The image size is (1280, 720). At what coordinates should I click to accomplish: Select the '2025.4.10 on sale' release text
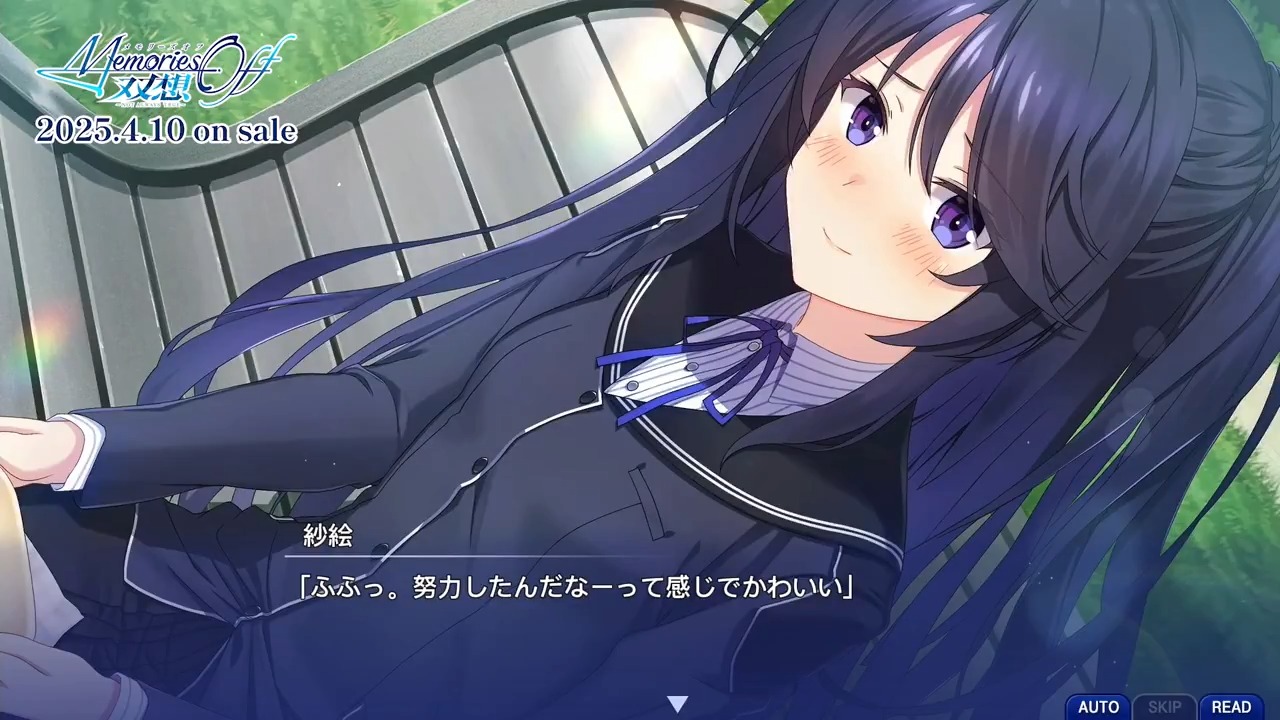(166, 130)
